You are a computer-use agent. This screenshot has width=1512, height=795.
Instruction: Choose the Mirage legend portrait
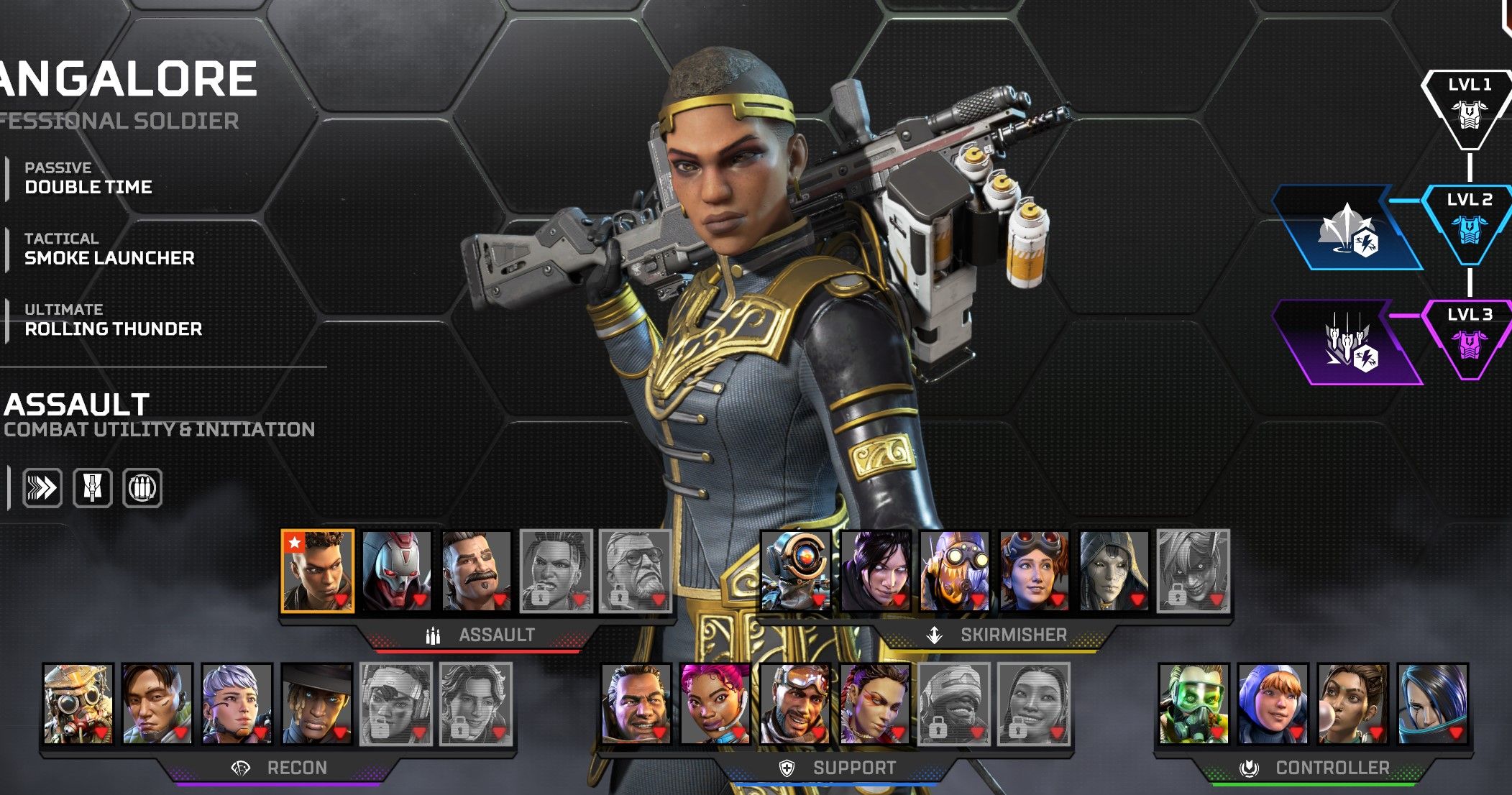pyautogui.click(x=795, y=704)
